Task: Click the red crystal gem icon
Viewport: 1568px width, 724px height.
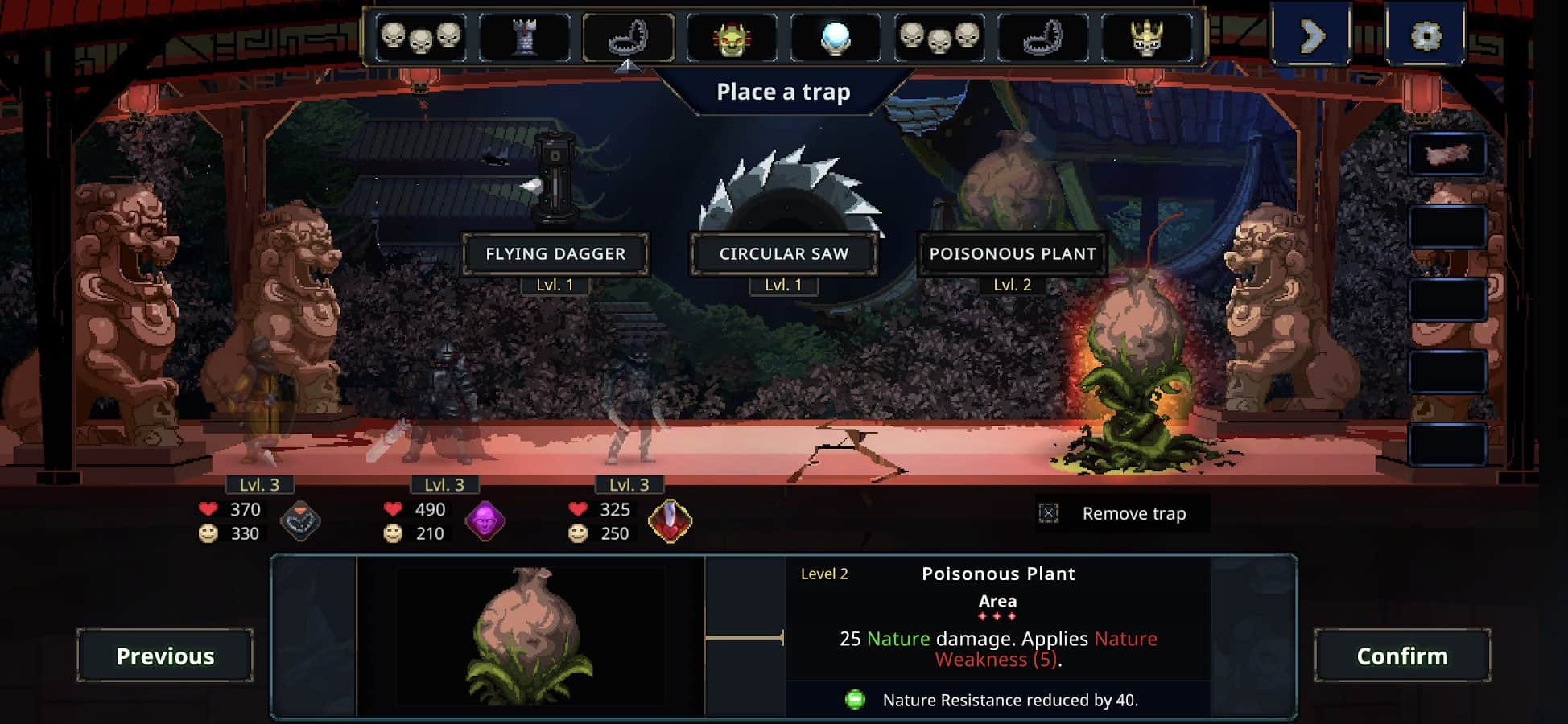Action: click(x=670, y=520)
